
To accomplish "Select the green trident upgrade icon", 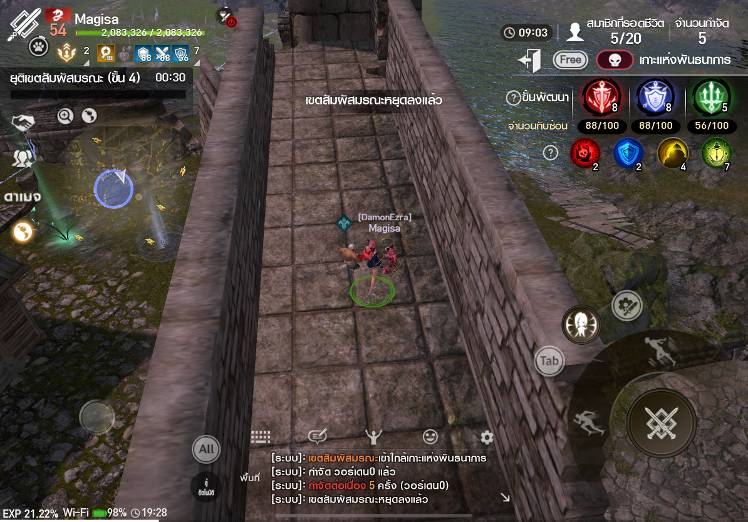I will (x=711, y=97).
